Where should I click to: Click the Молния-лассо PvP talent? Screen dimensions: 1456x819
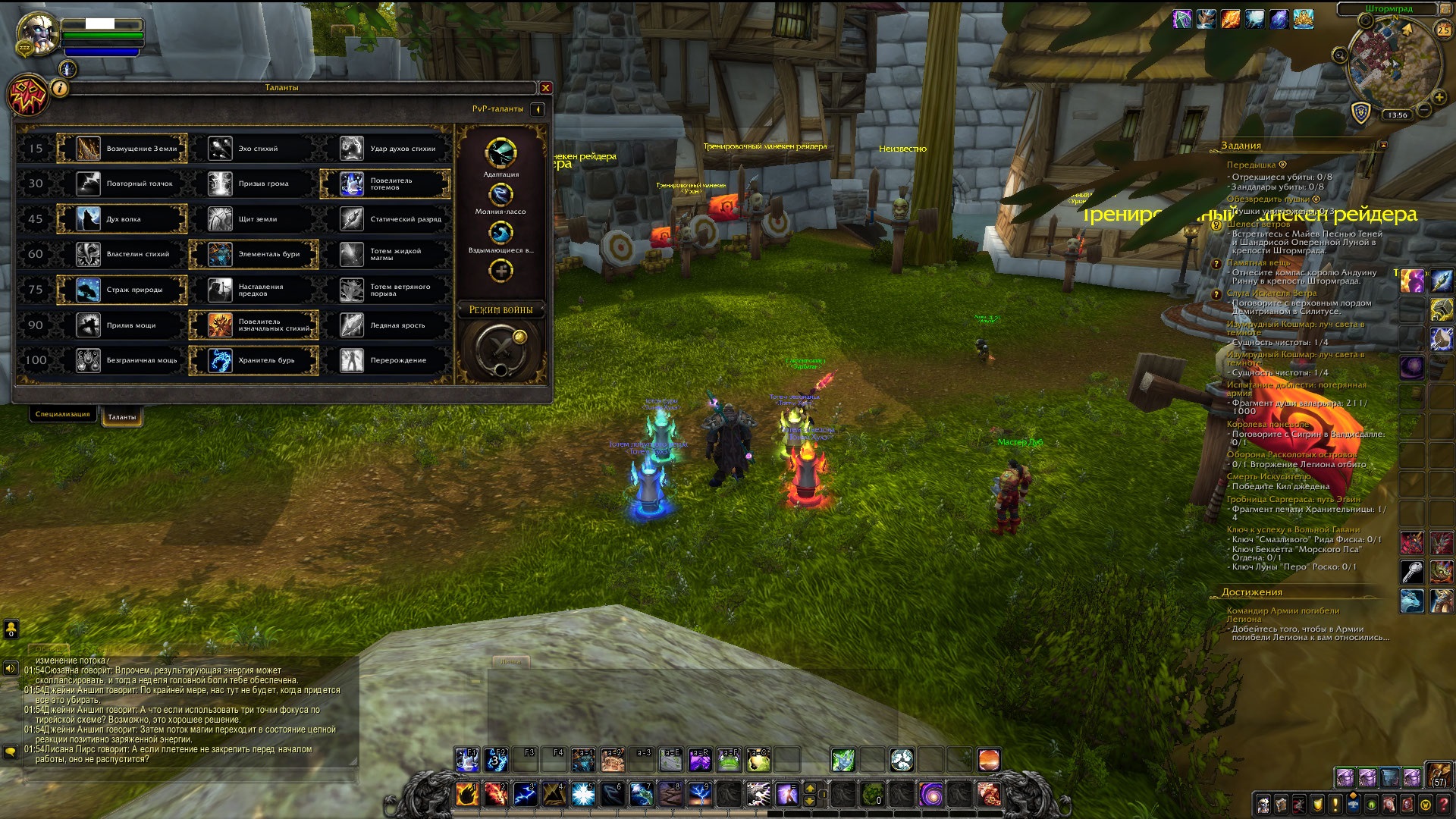[x=500, y=195]
